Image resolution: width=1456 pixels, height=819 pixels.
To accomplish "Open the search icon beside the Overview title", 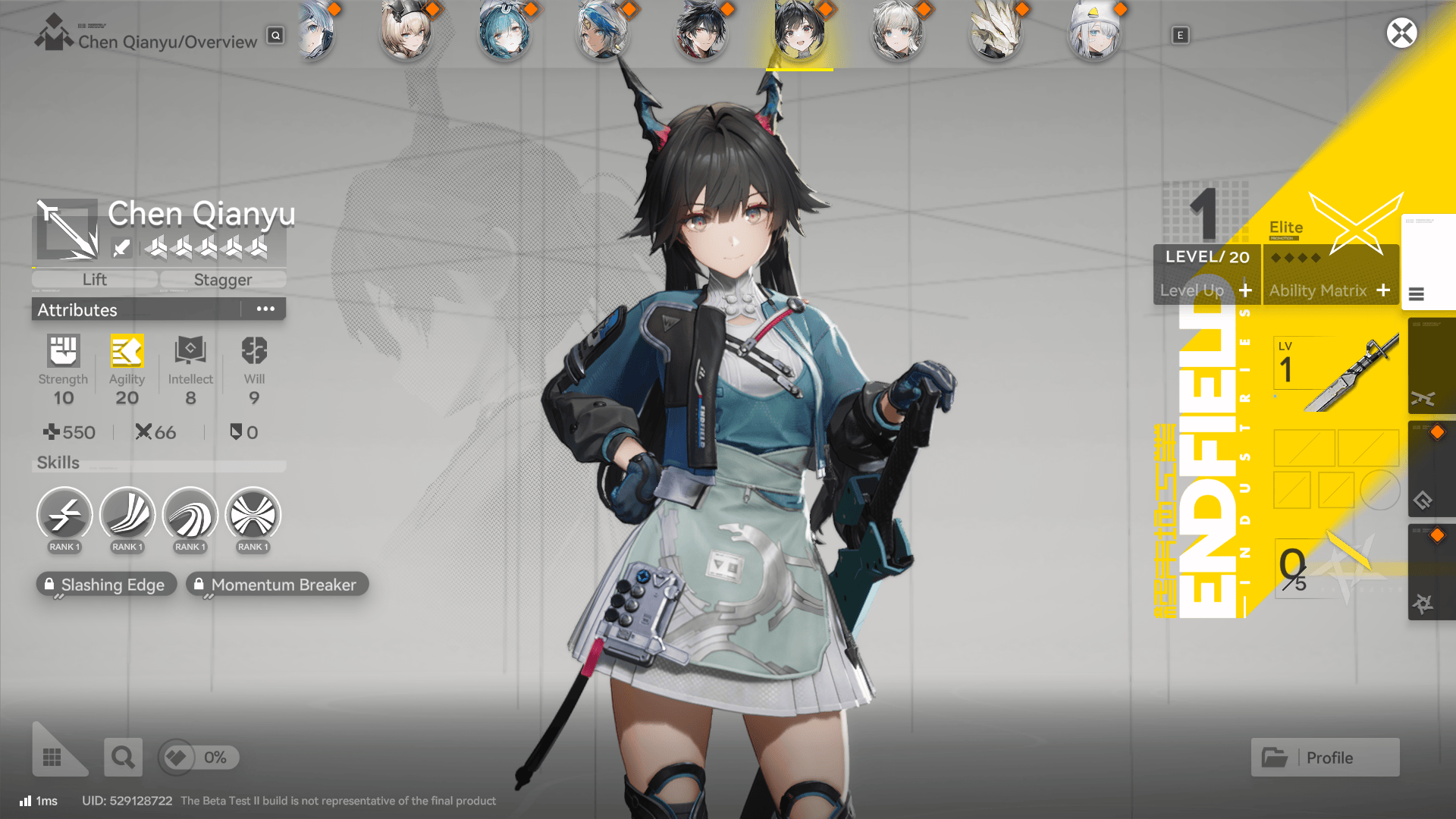I will click(x=275, y=36).
